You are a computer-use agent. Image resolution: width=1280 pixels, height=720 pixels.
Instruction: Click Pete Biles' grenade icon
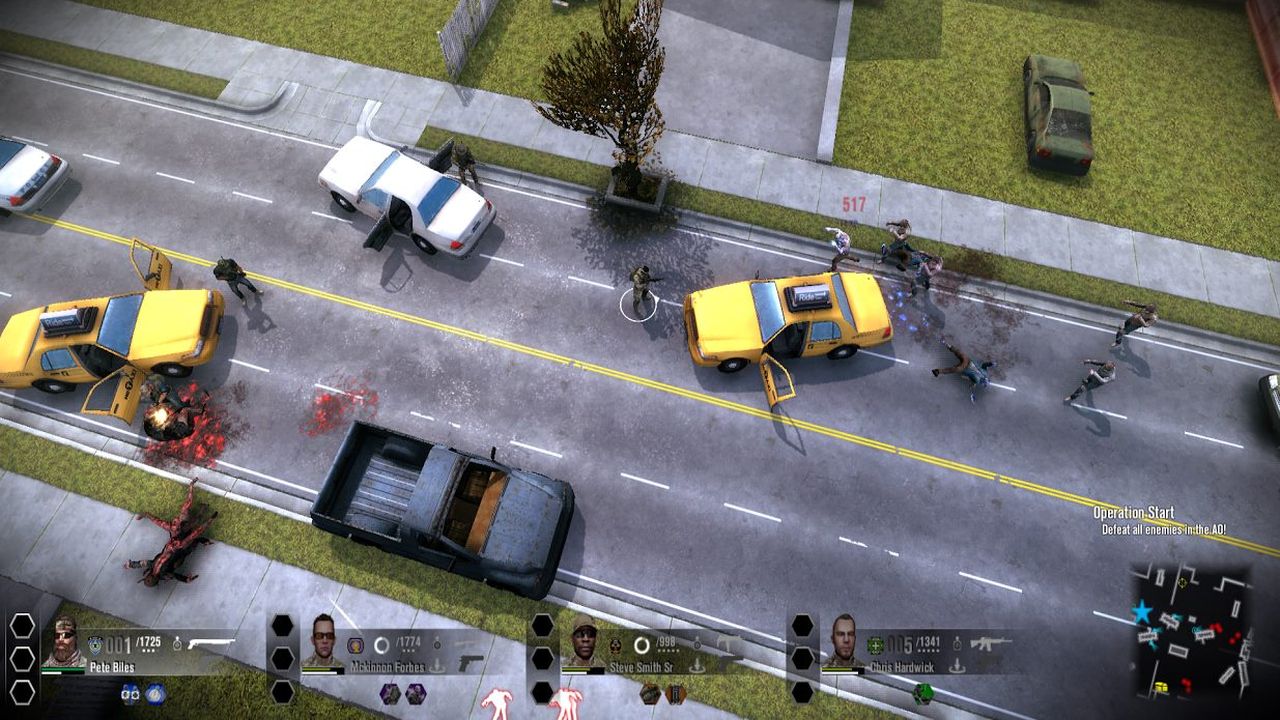point(177,644)
